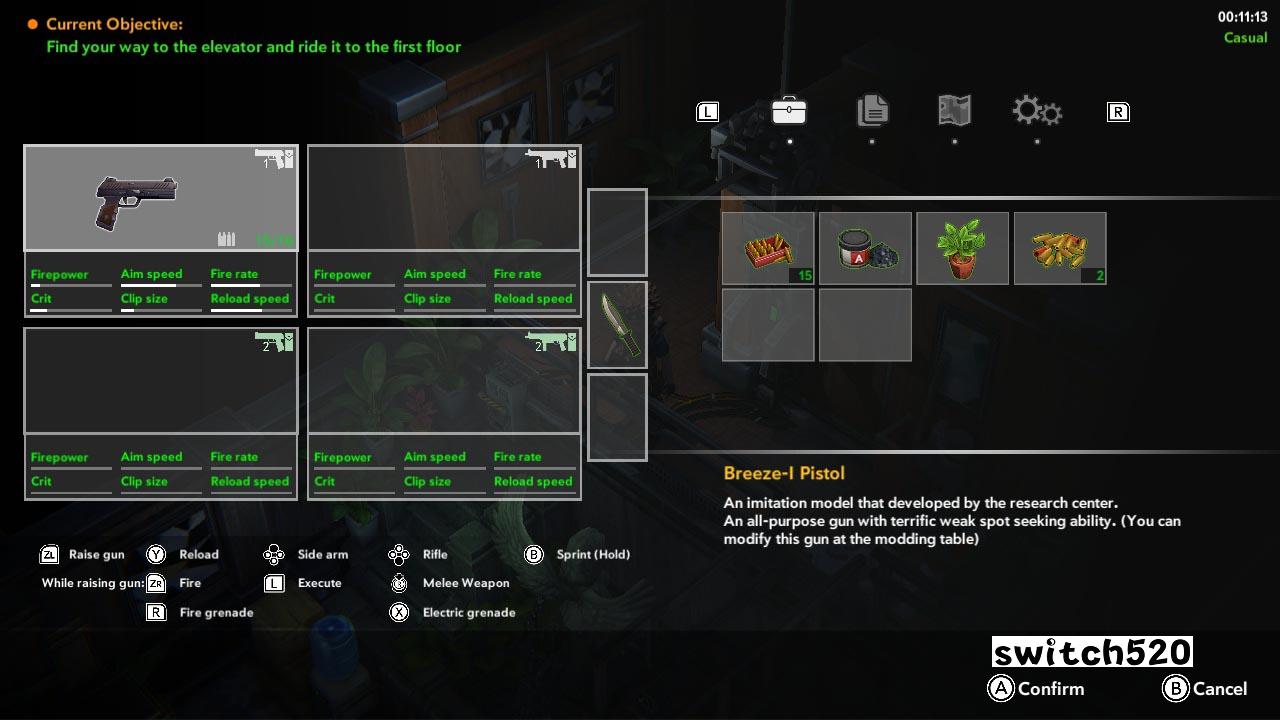The height and width of the screenshot is (720, 1280).
Task: Switch to the documents tab
Action: (872, 111)
